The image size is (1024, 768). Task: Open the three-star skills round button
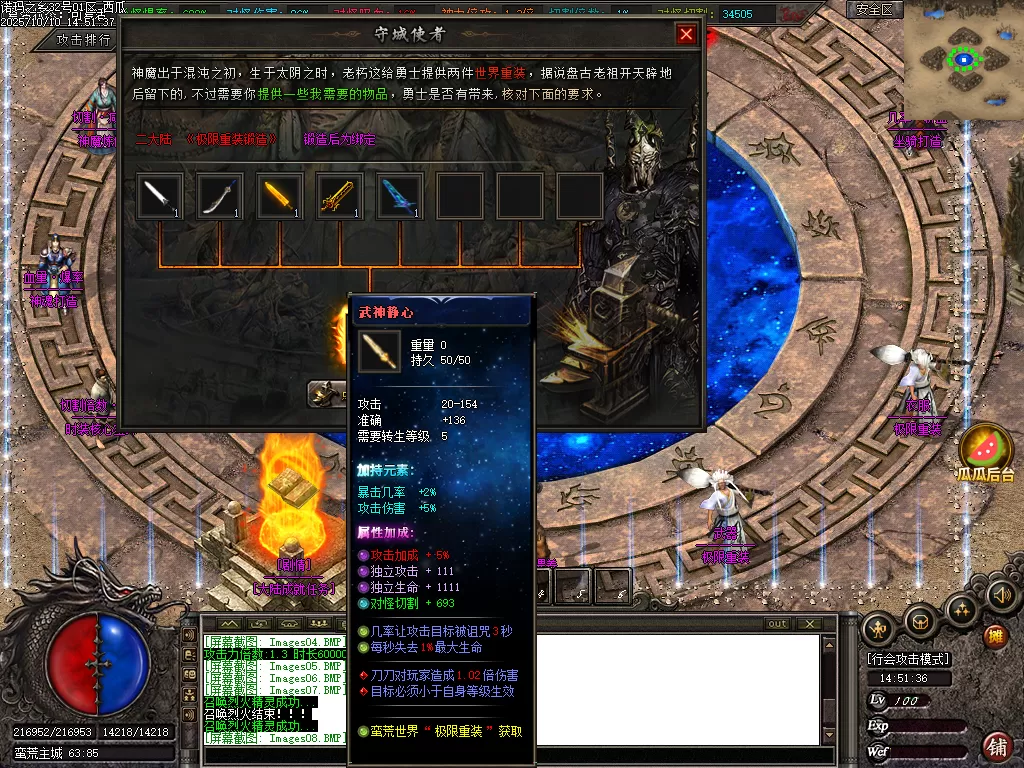pos(962,609)
